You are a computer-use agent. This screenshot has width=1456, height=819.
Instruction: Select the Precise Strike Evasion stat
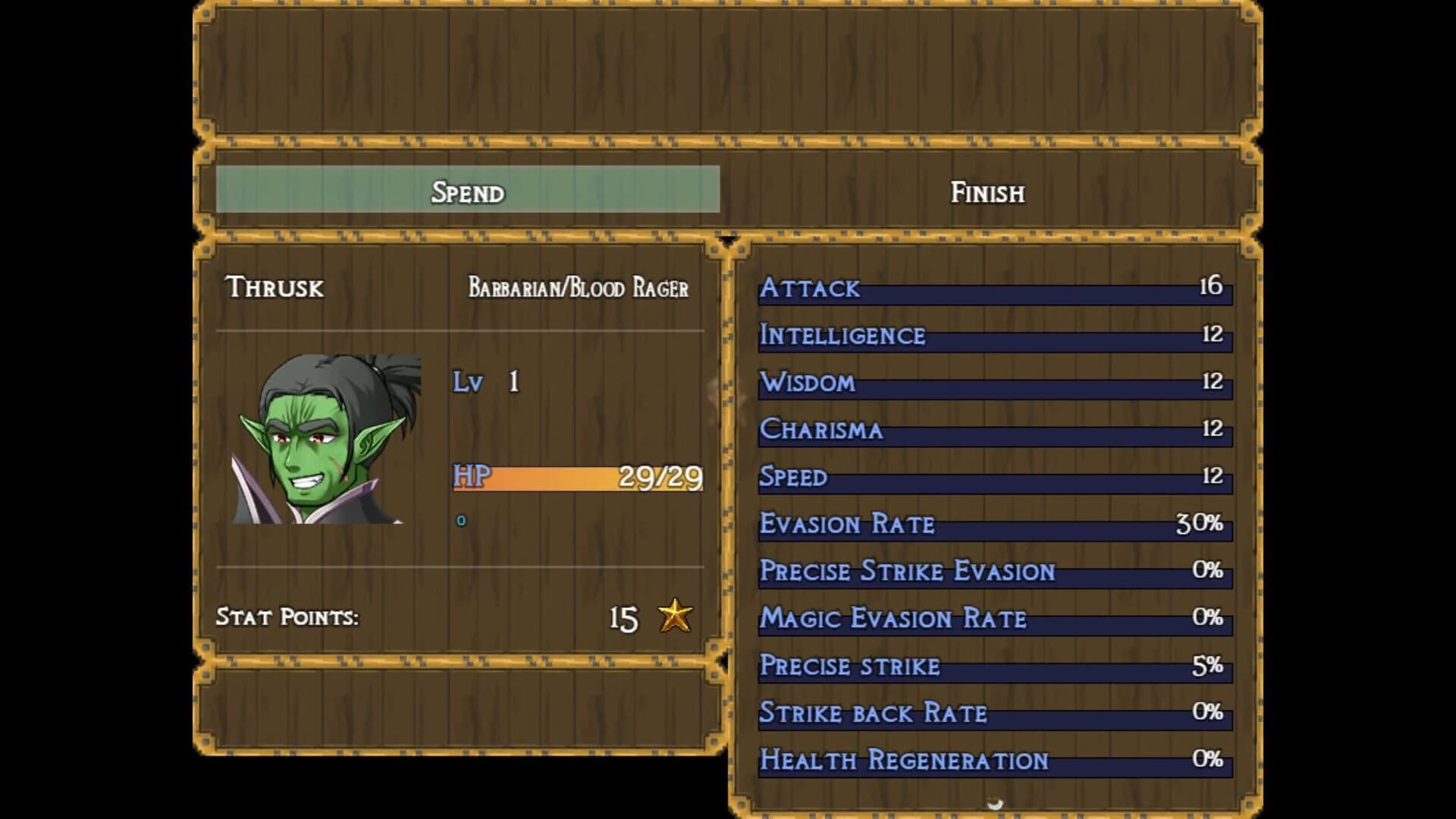[993, 571]
